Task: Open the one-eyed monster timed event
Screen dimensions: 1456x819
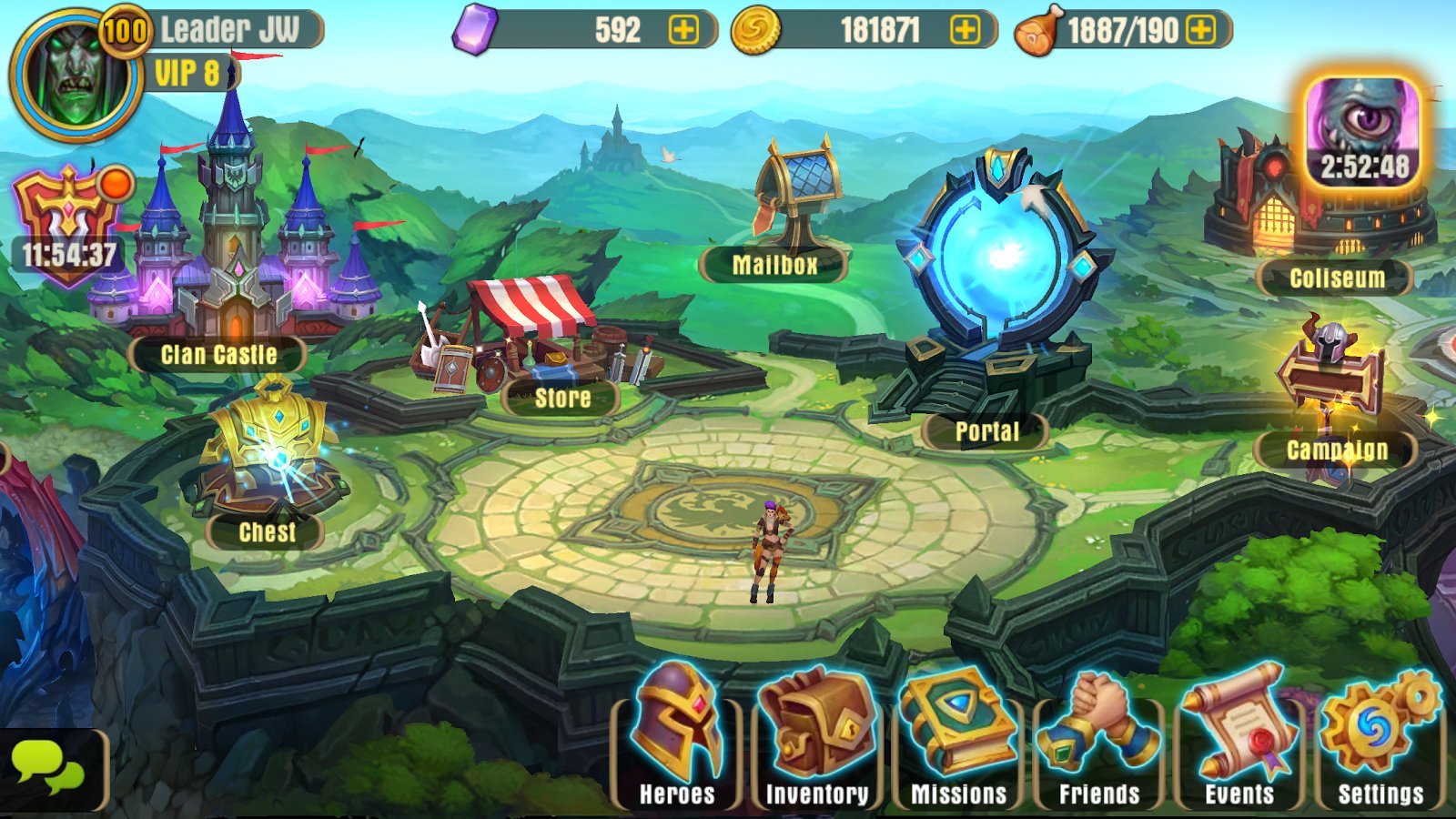Action: (1362, 132)
